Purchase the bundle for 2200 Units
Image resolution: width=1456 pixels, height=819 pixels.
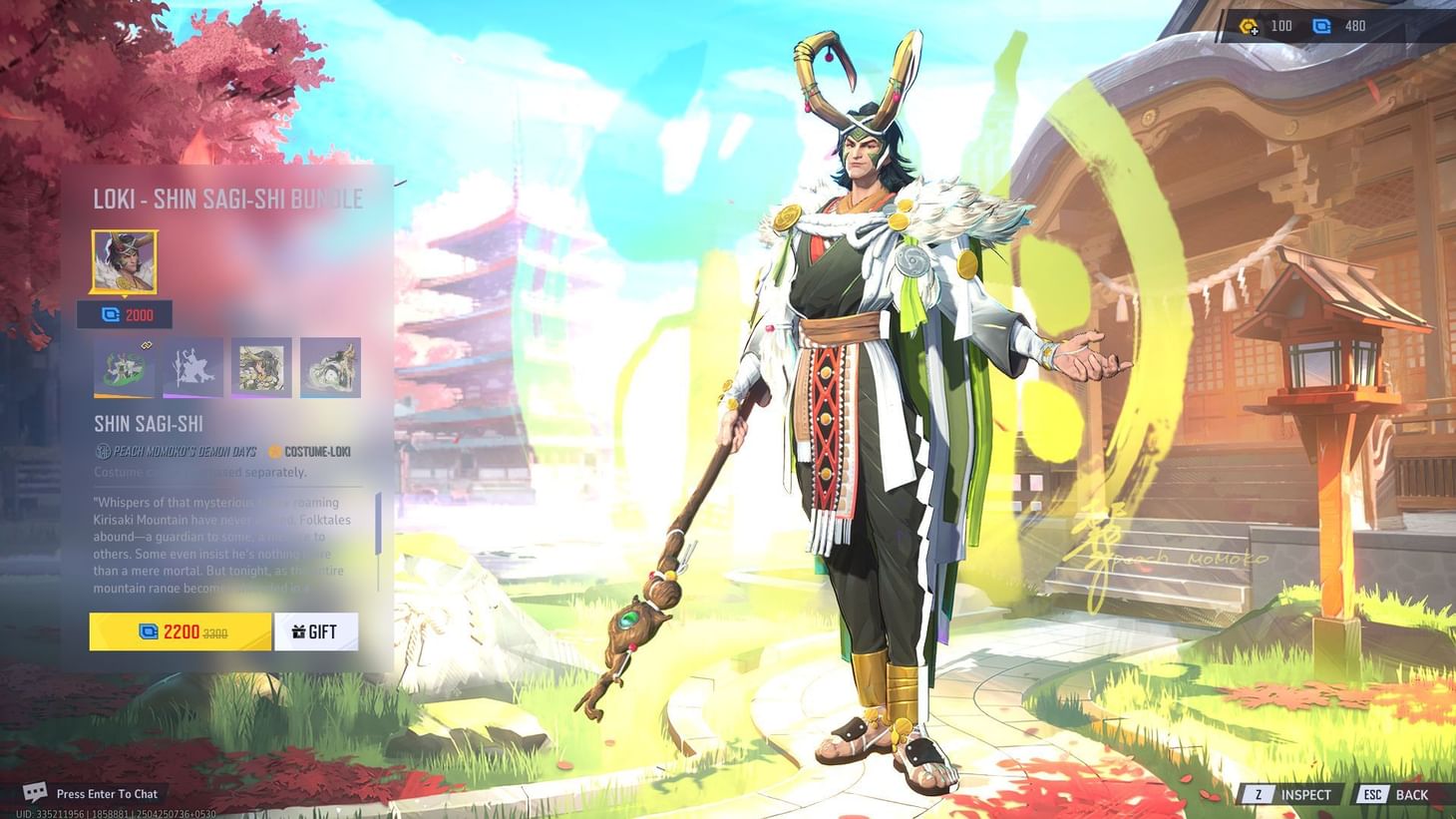coord(180,630)
